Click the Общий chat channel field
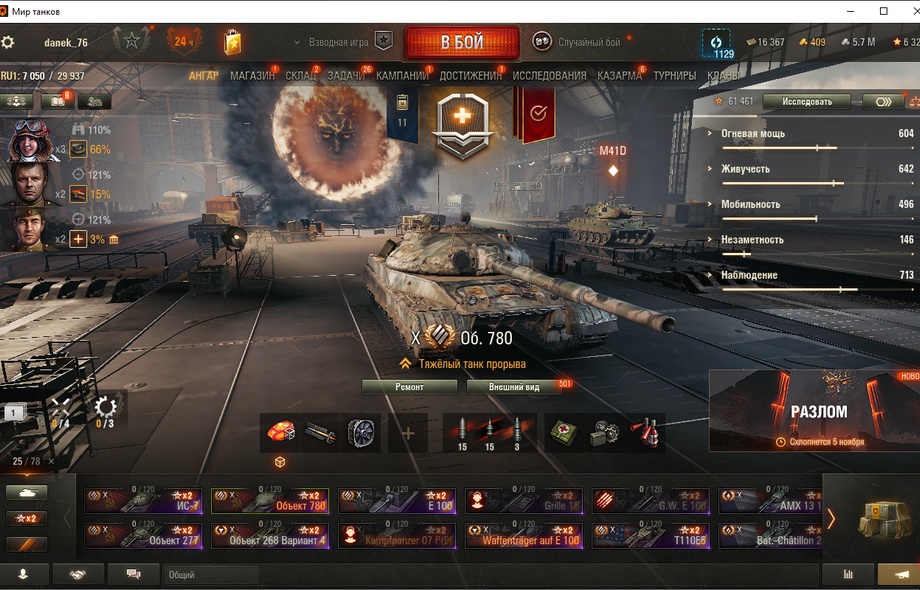Image resolution: width=920 pixels, height=590 pixels. 210,575
